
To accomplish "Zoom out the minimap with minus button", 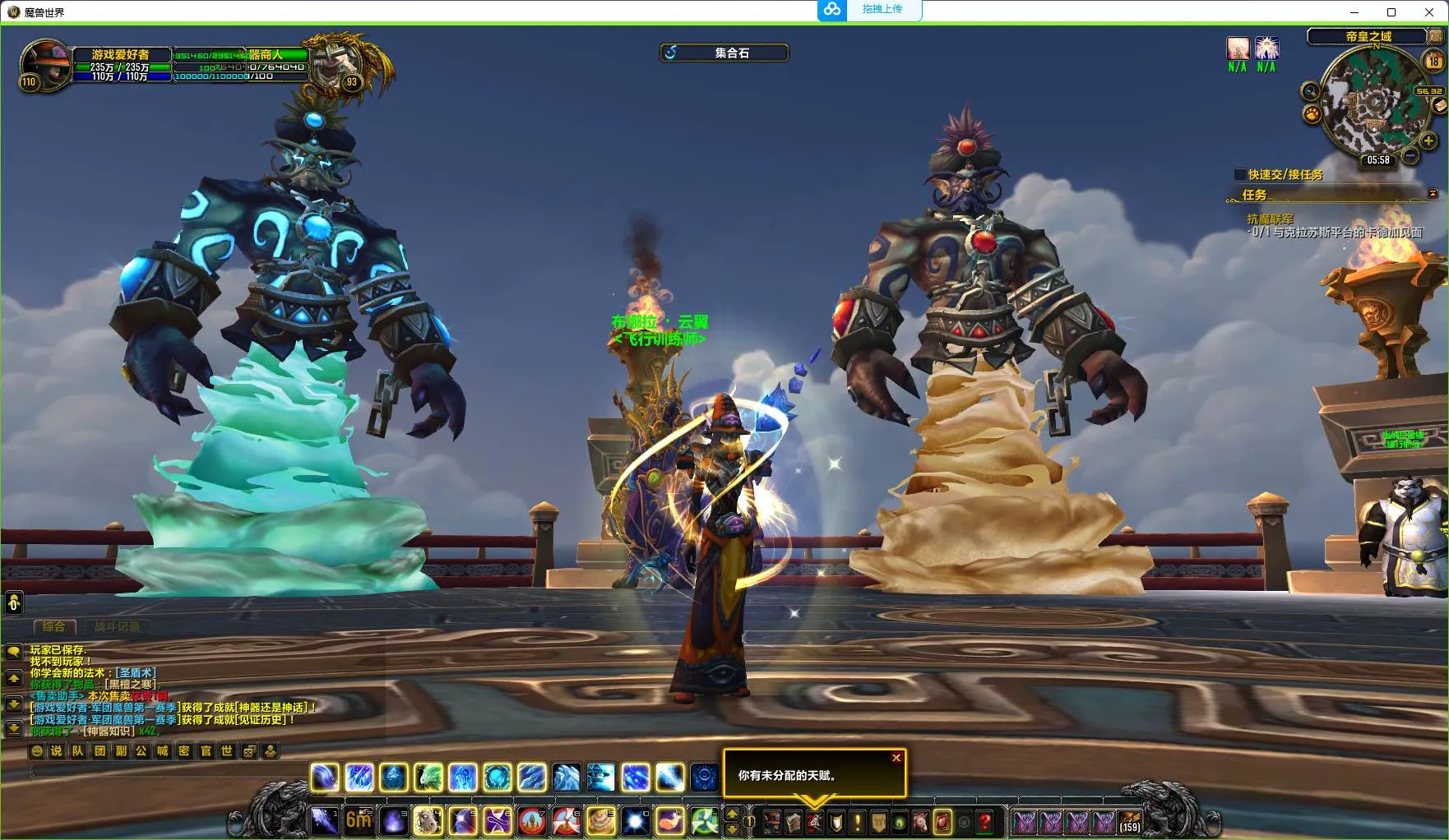I will pyautogui.click(x=1410, y=155).
